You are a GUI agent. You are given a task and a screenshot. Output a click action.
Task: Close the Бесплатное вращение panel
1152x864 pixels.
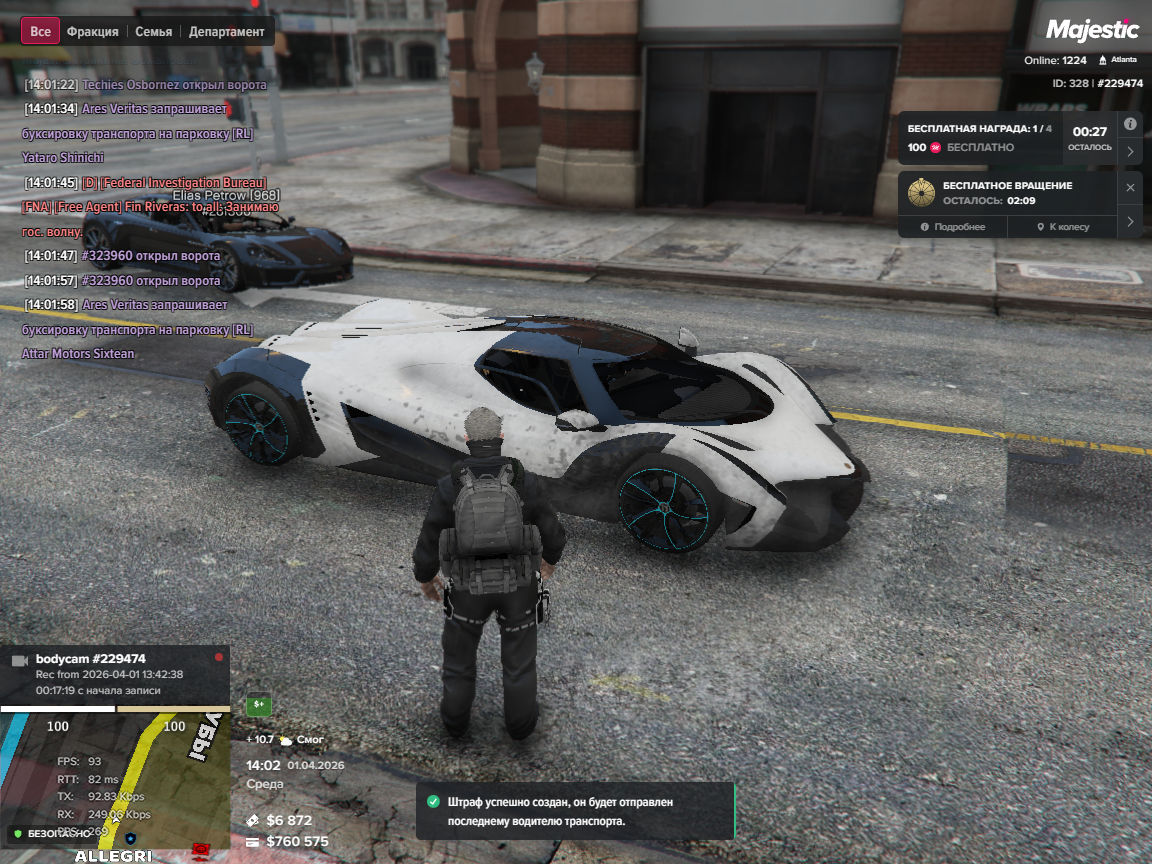tap(1130, 187)
